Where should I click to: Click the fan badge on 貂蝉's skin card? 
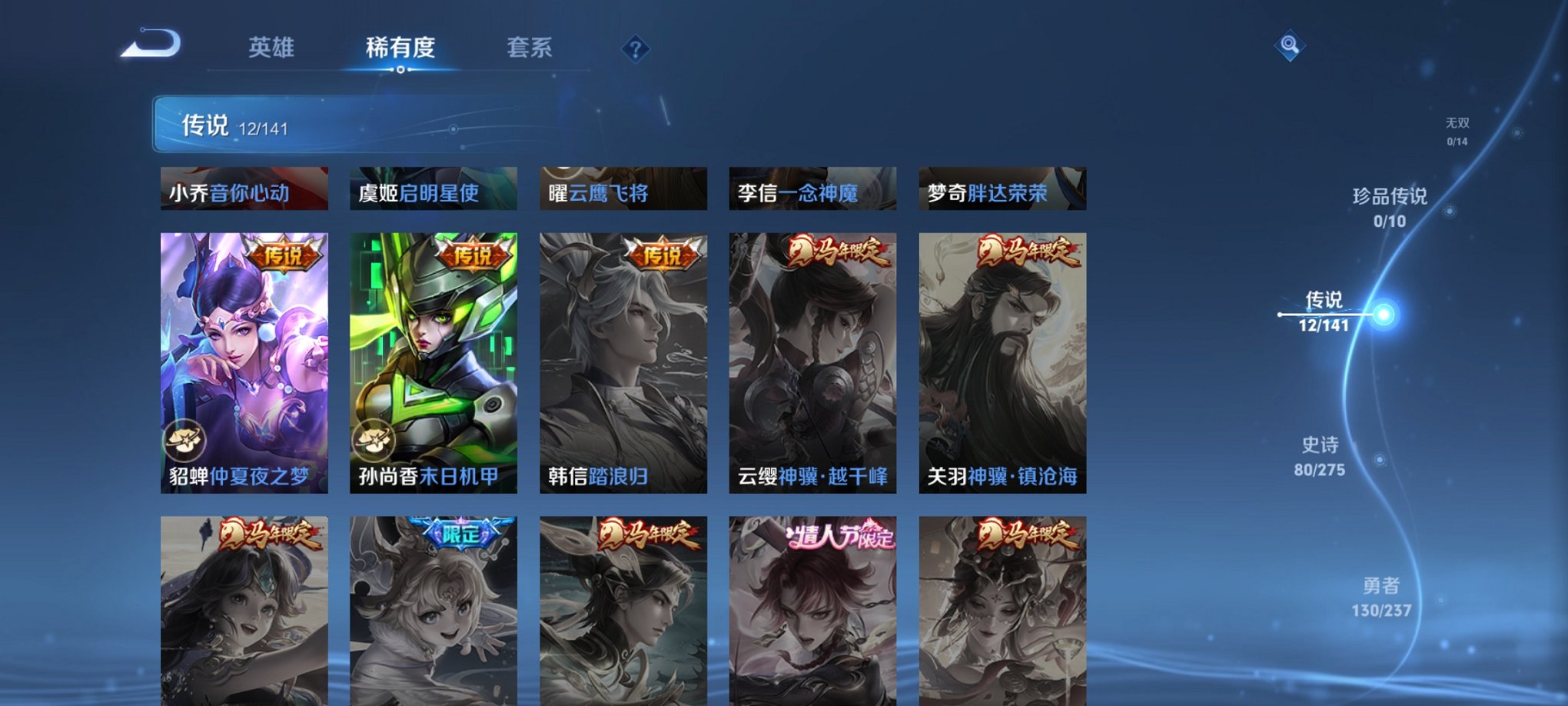point(184,441)
